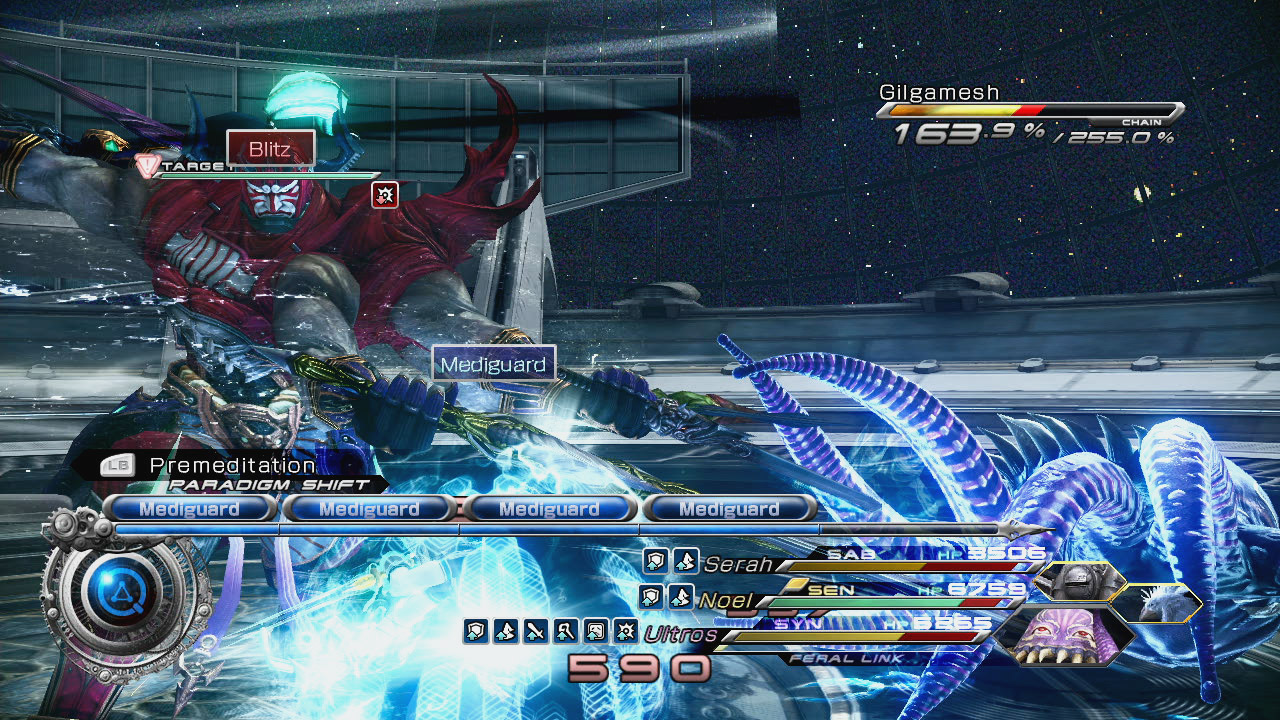Check the sword buff icon beside Ultros

pyautogui.click(x=535, y=631)
